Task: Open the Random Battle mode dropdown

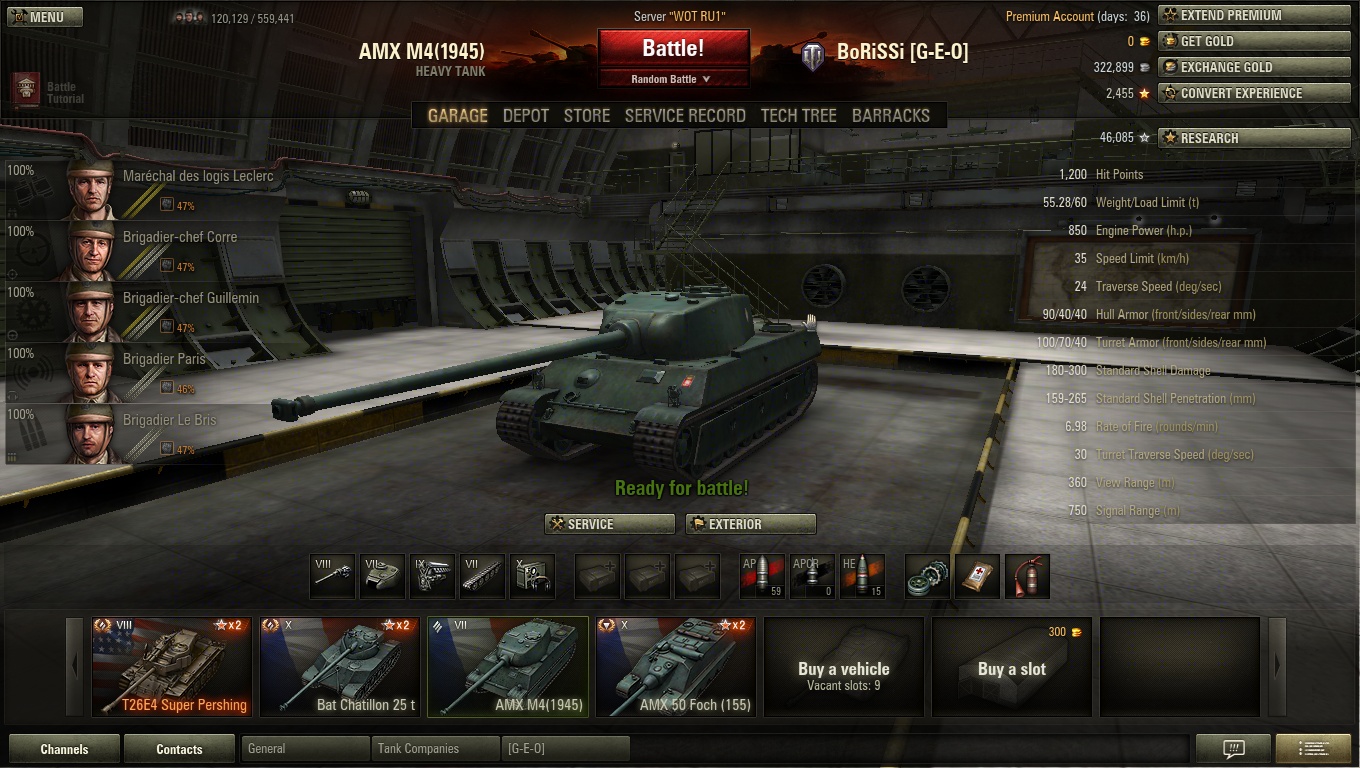Action: click(x=673, y=78)
